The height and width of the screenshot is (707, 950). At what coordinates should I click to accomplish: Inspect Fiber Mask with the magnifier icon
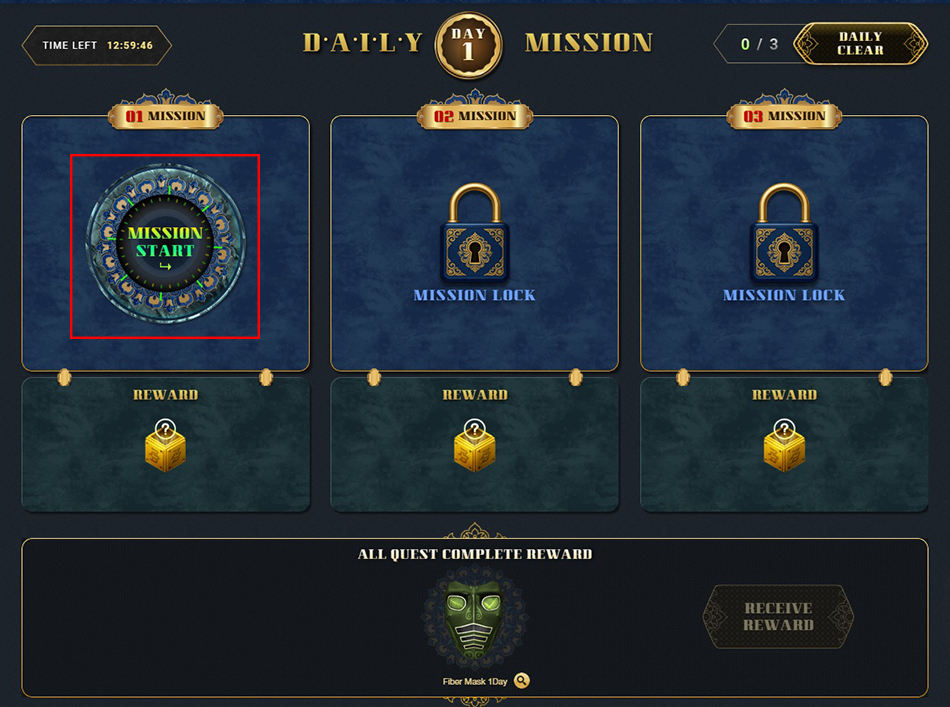pos(522,681)
